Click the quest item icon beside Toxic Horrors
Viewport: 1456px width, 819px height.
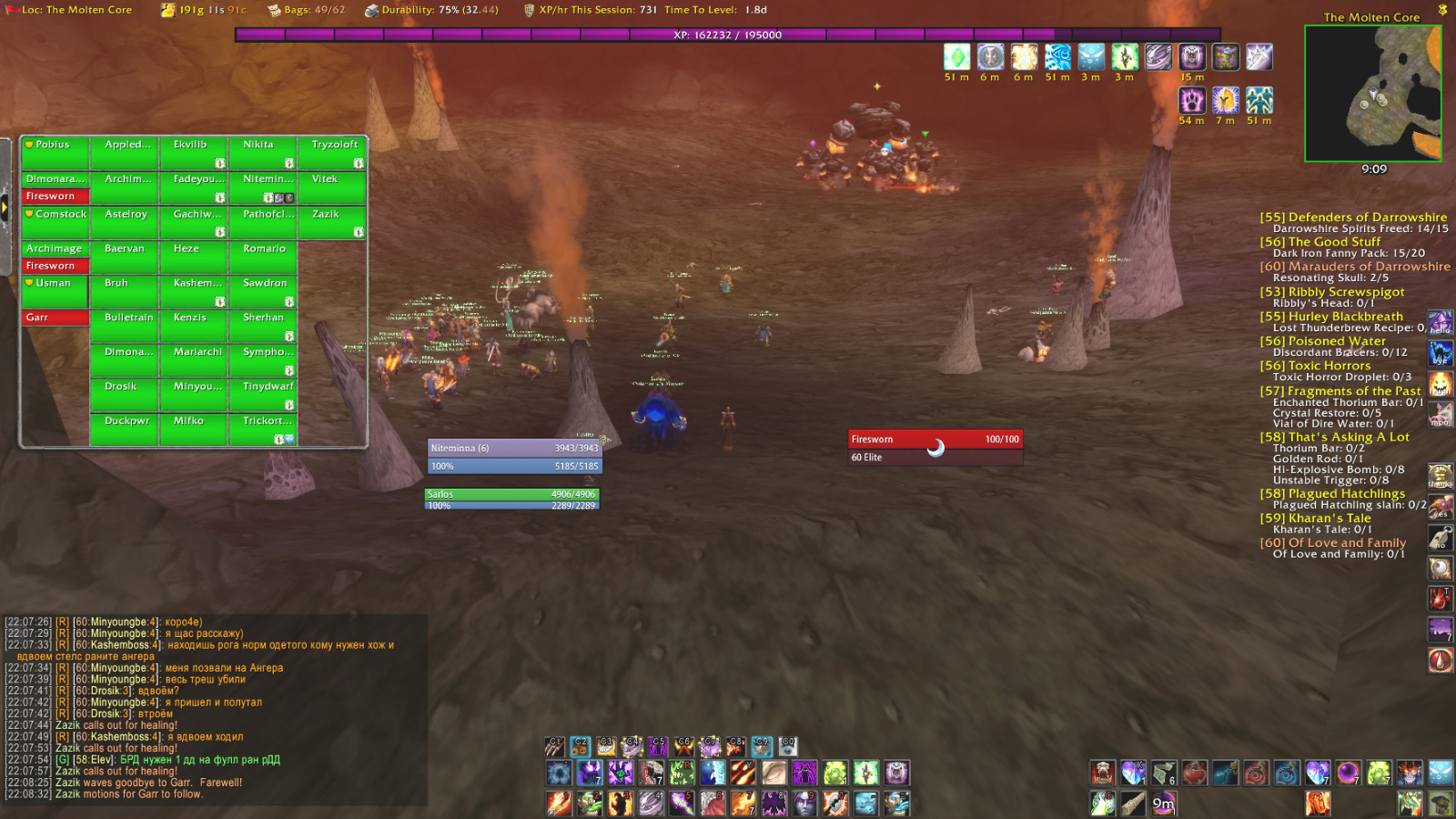(1441, 382)
